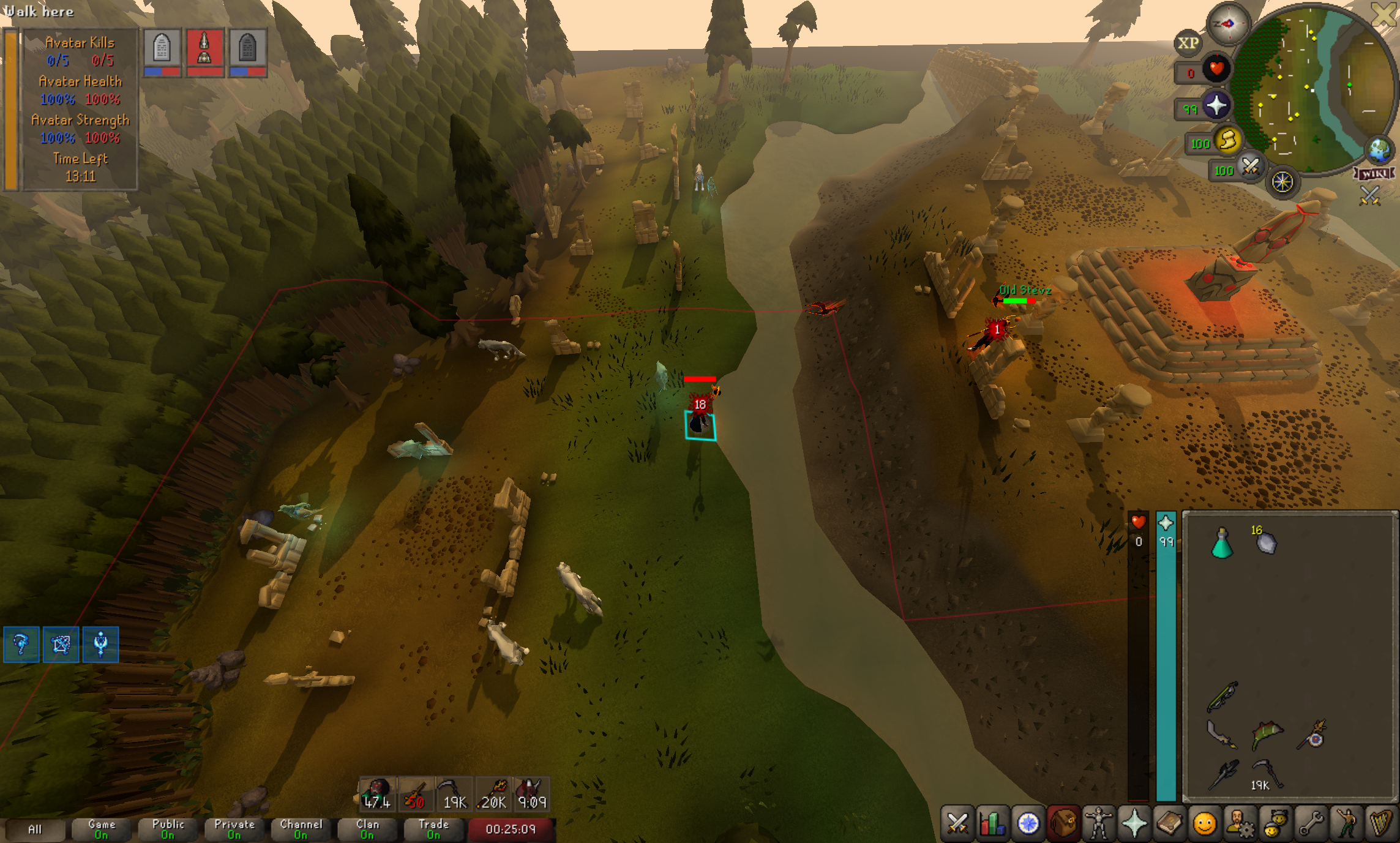Show the Prayer tab
Screen dimensions: 1400x843
pyautogui.click(x=1134, y=823)
